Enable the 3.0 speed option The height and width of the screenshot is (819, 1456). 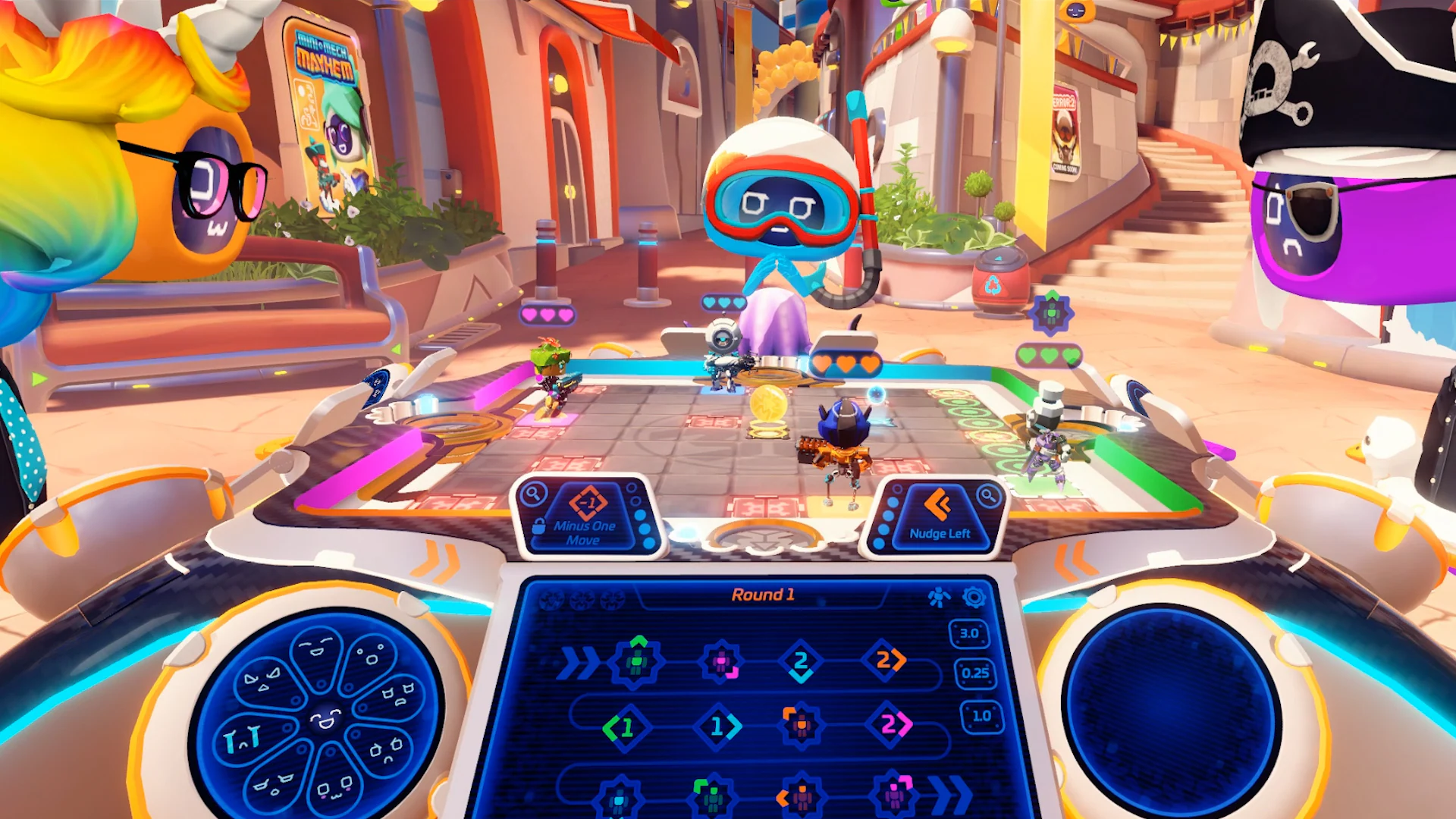971,634
